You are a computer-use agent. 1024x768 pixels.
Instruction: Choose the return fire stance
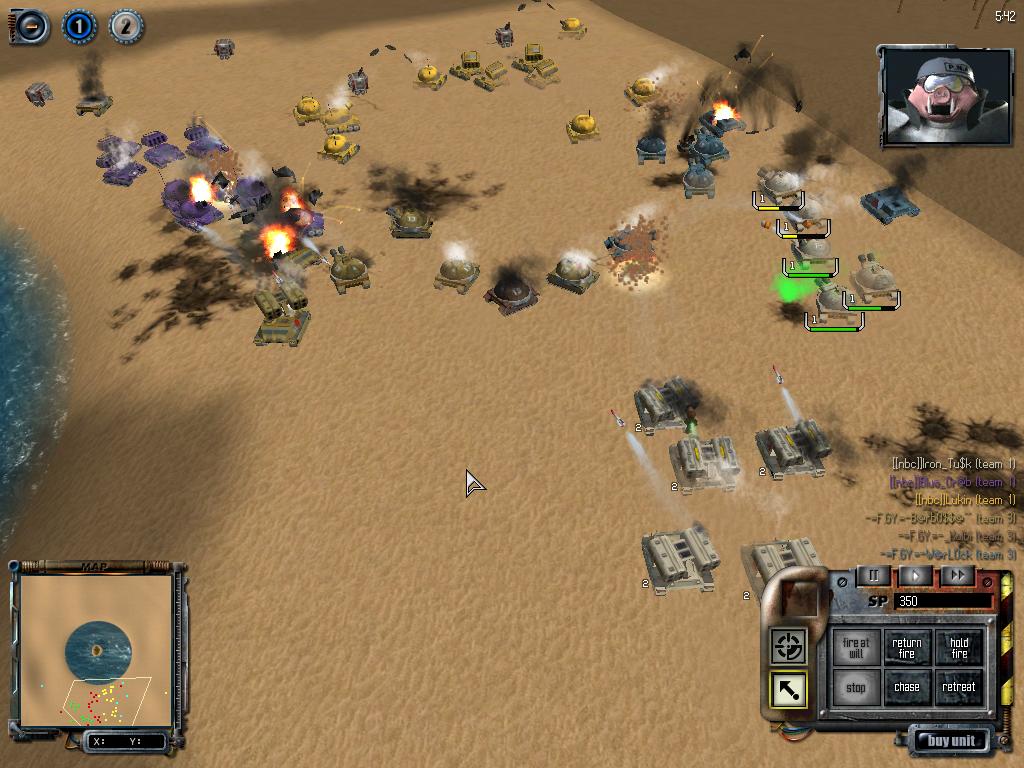pos(907,648)
